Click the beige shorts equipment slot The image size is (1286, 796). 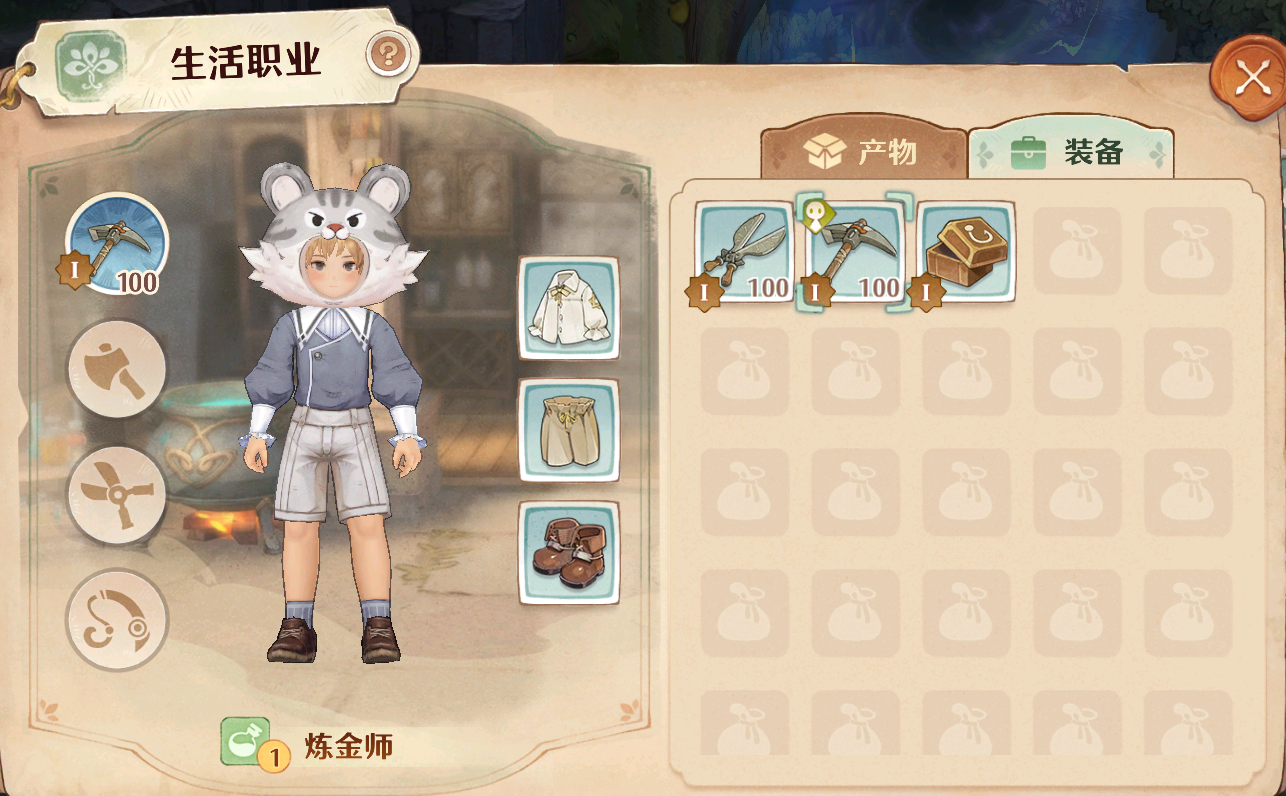coord(568,430)
